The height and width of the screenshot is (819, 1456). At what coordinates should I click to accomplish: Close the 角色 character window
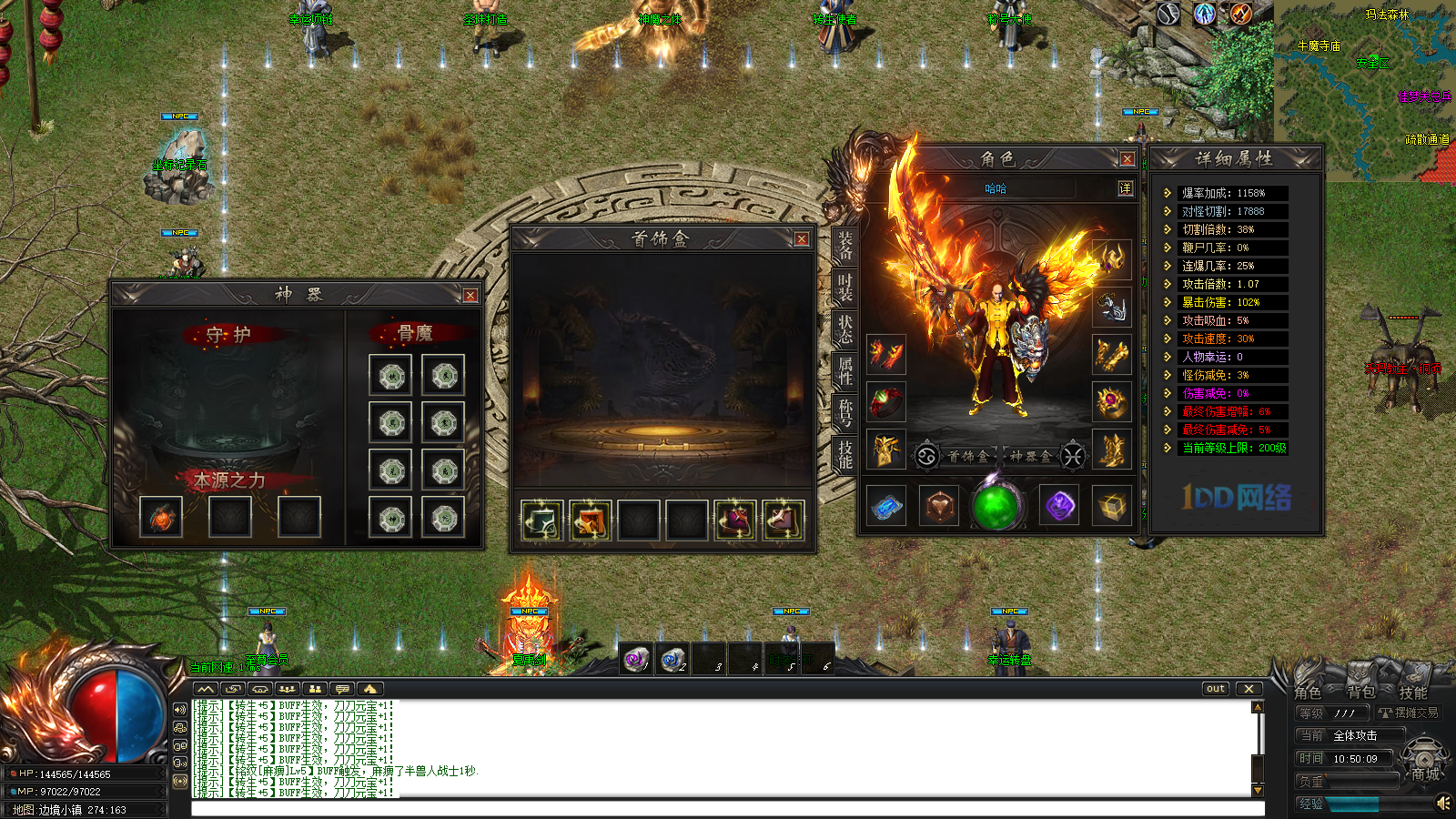click(1127, 159)
